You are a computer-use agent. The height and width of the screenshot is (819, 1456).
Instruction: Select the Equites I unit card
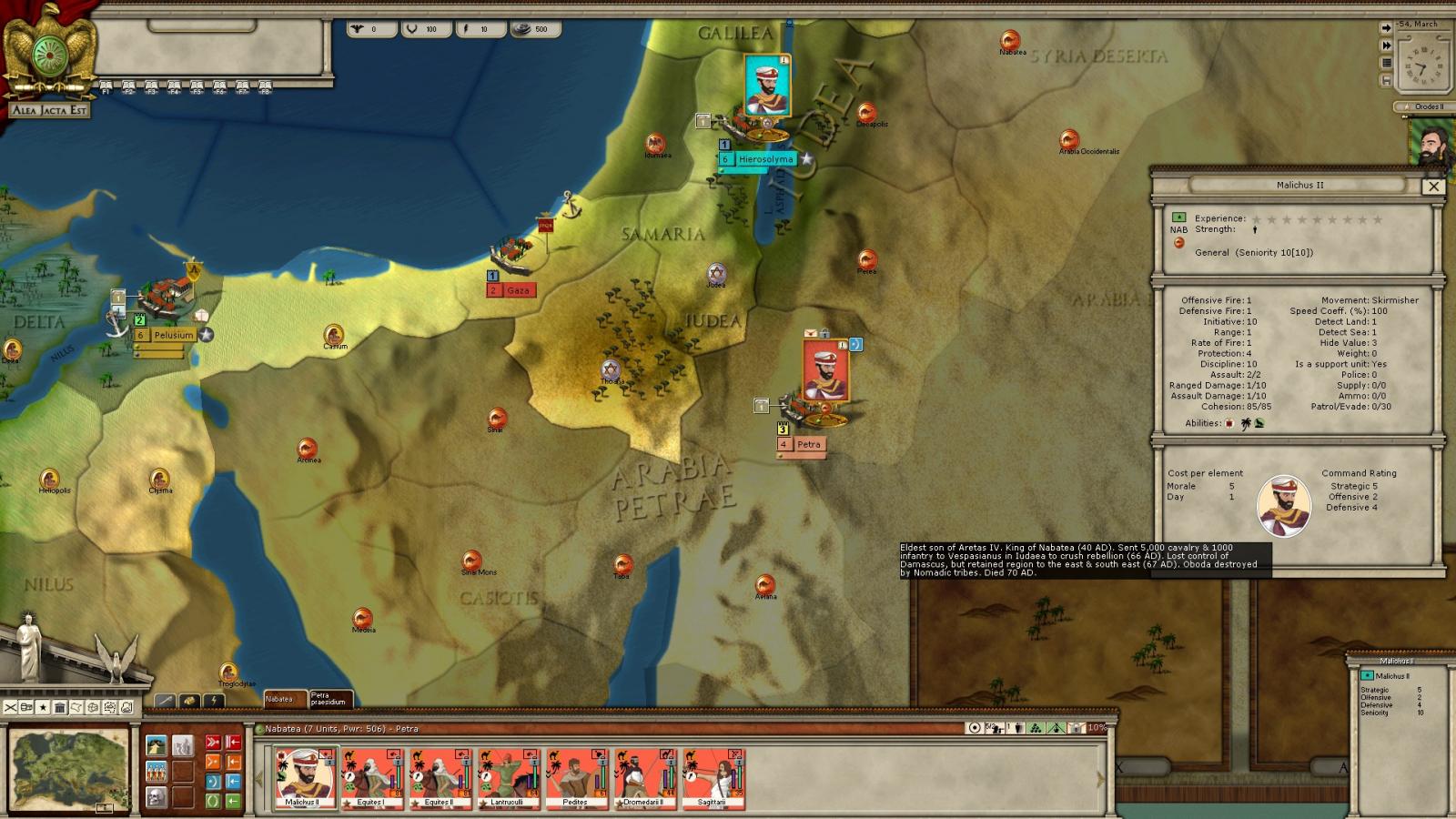(371, 778)
